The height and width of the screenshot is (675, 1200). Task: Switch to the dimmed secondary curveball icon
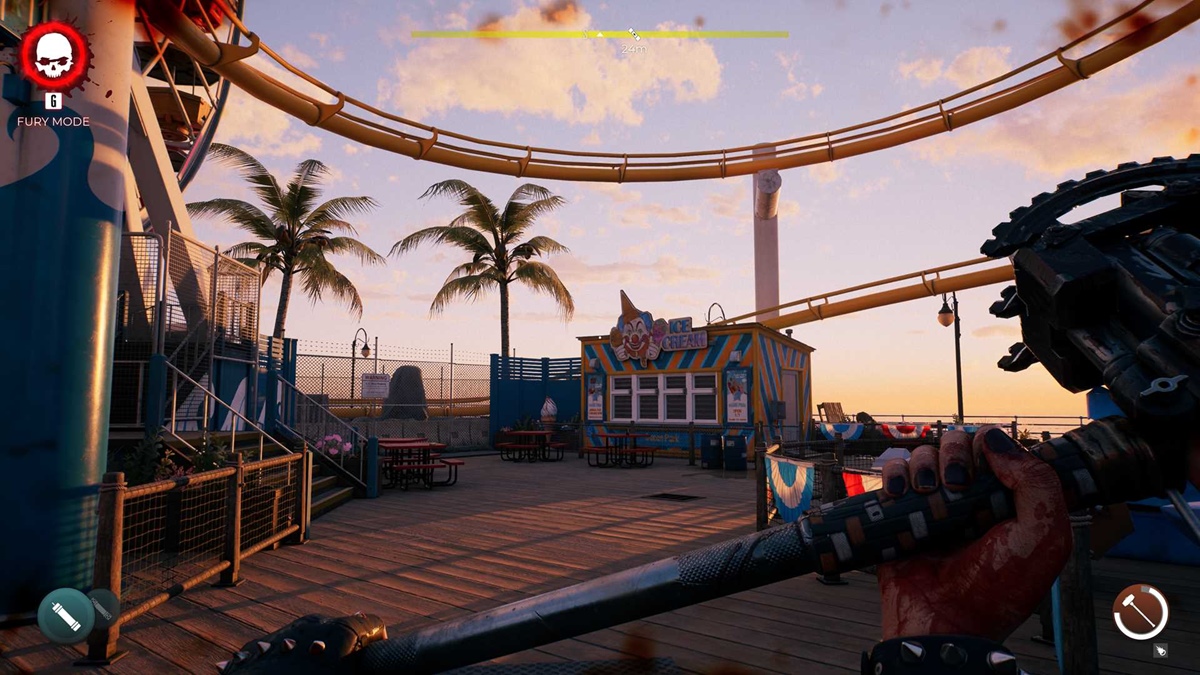click(x=103, y=607)
